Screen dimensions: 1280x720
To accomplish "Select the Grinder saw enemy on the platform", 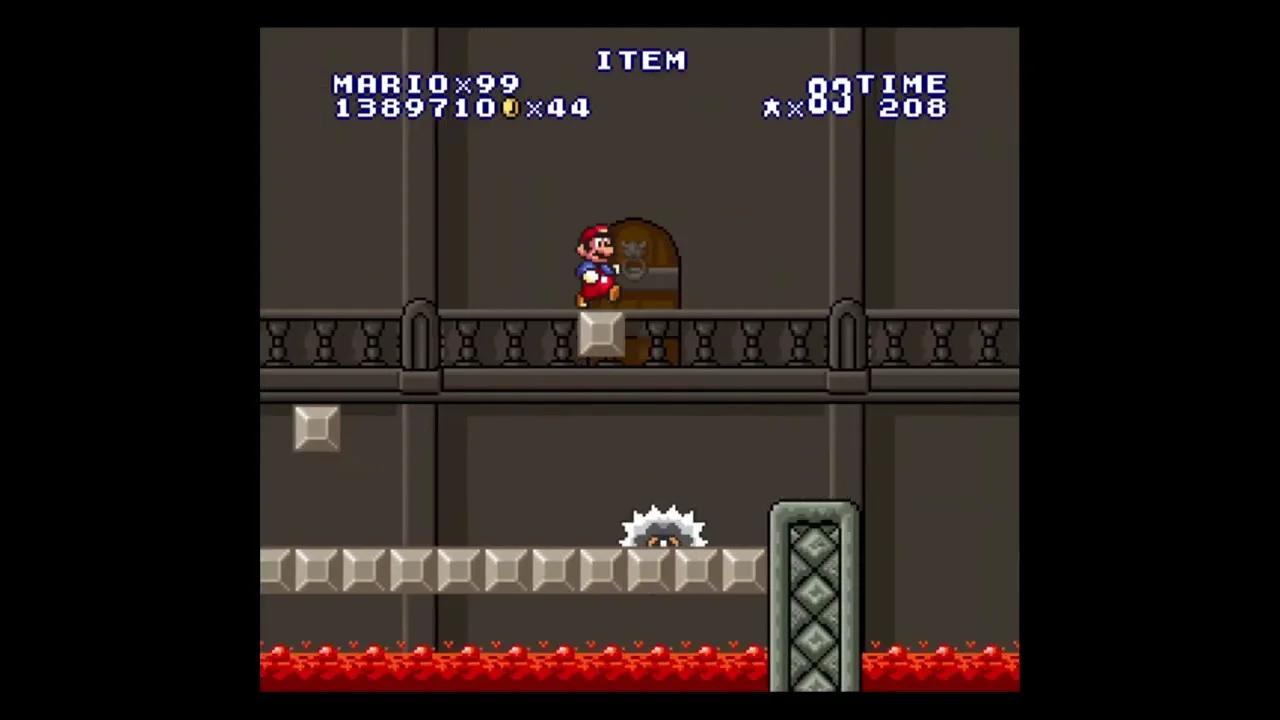I will click(x=663, y=525).
